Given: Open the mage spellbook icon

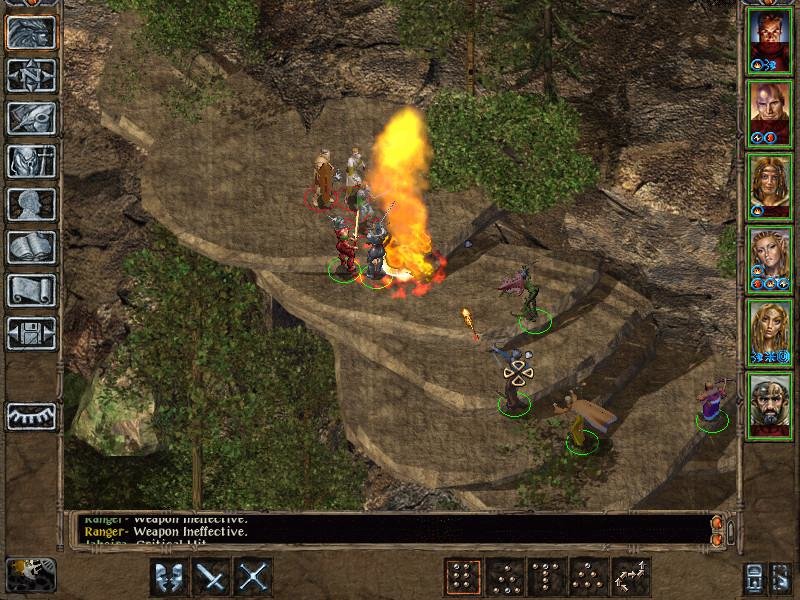Looking at the screenshot, I should (x=31, y=247).
